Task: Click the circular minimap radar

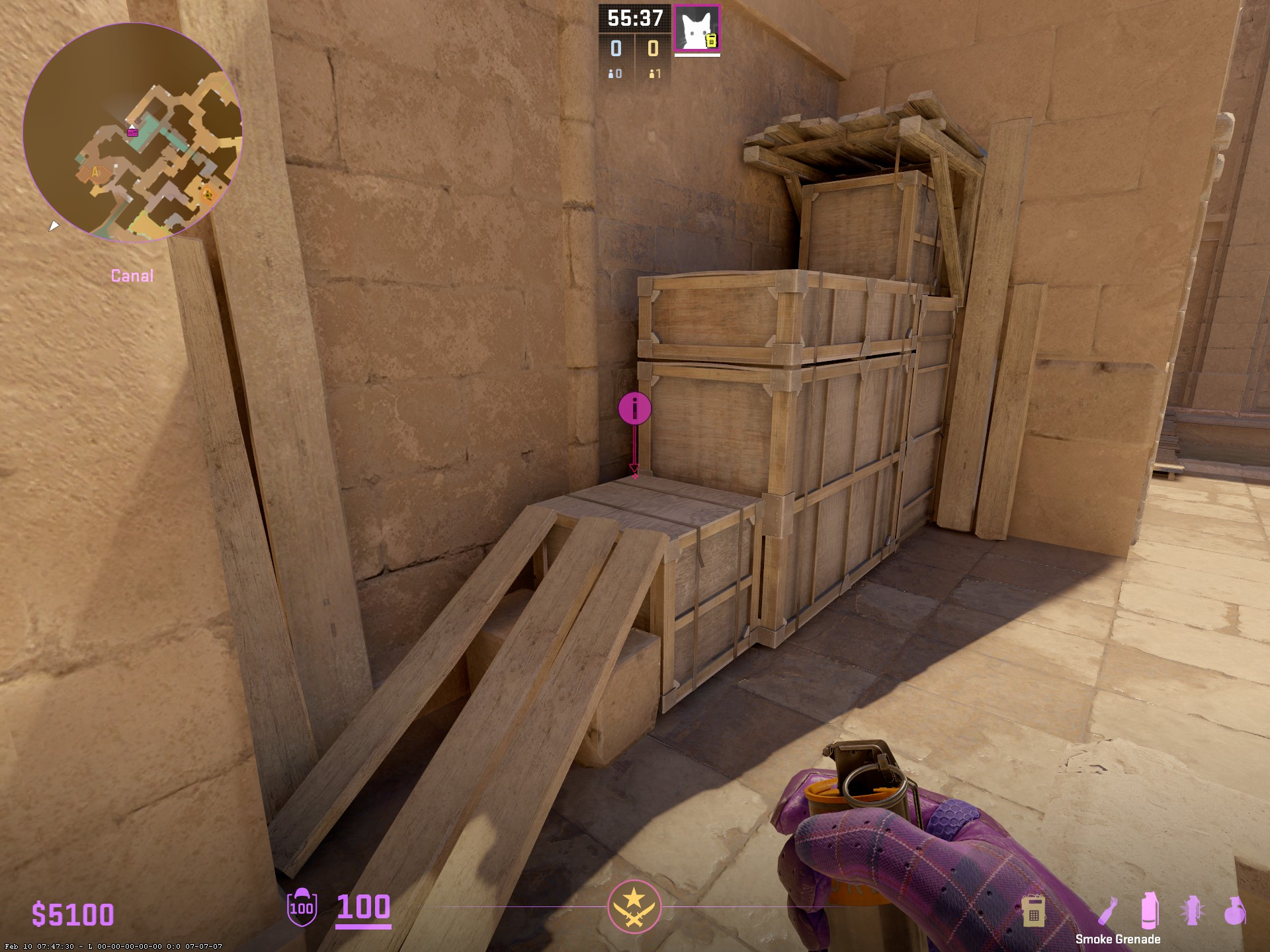Action: point(132,132)
